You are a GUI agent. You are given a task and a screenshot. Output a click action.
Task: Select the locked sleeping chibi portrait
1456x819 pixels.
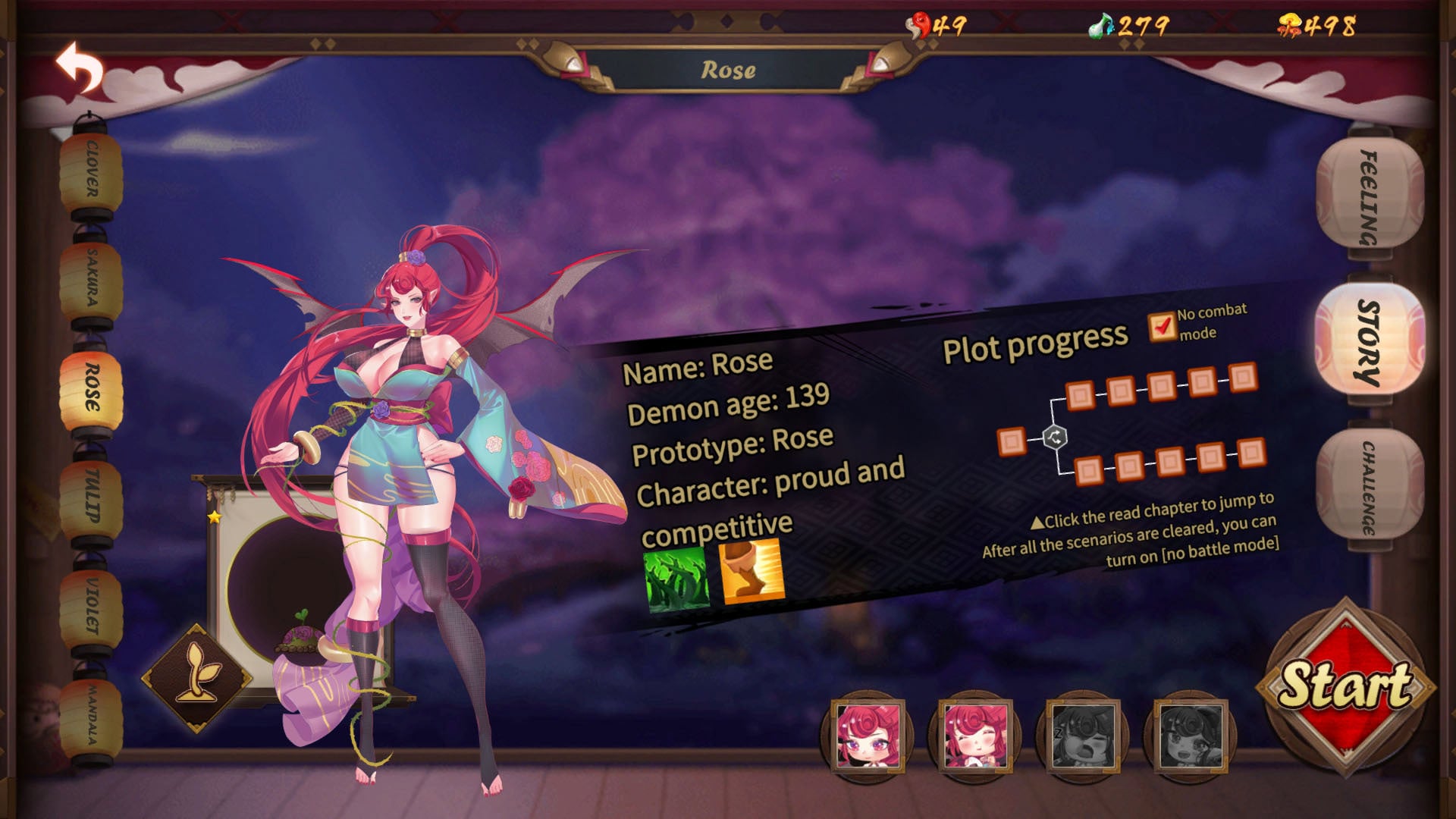pyautogui.click(x=1083, y=736)
